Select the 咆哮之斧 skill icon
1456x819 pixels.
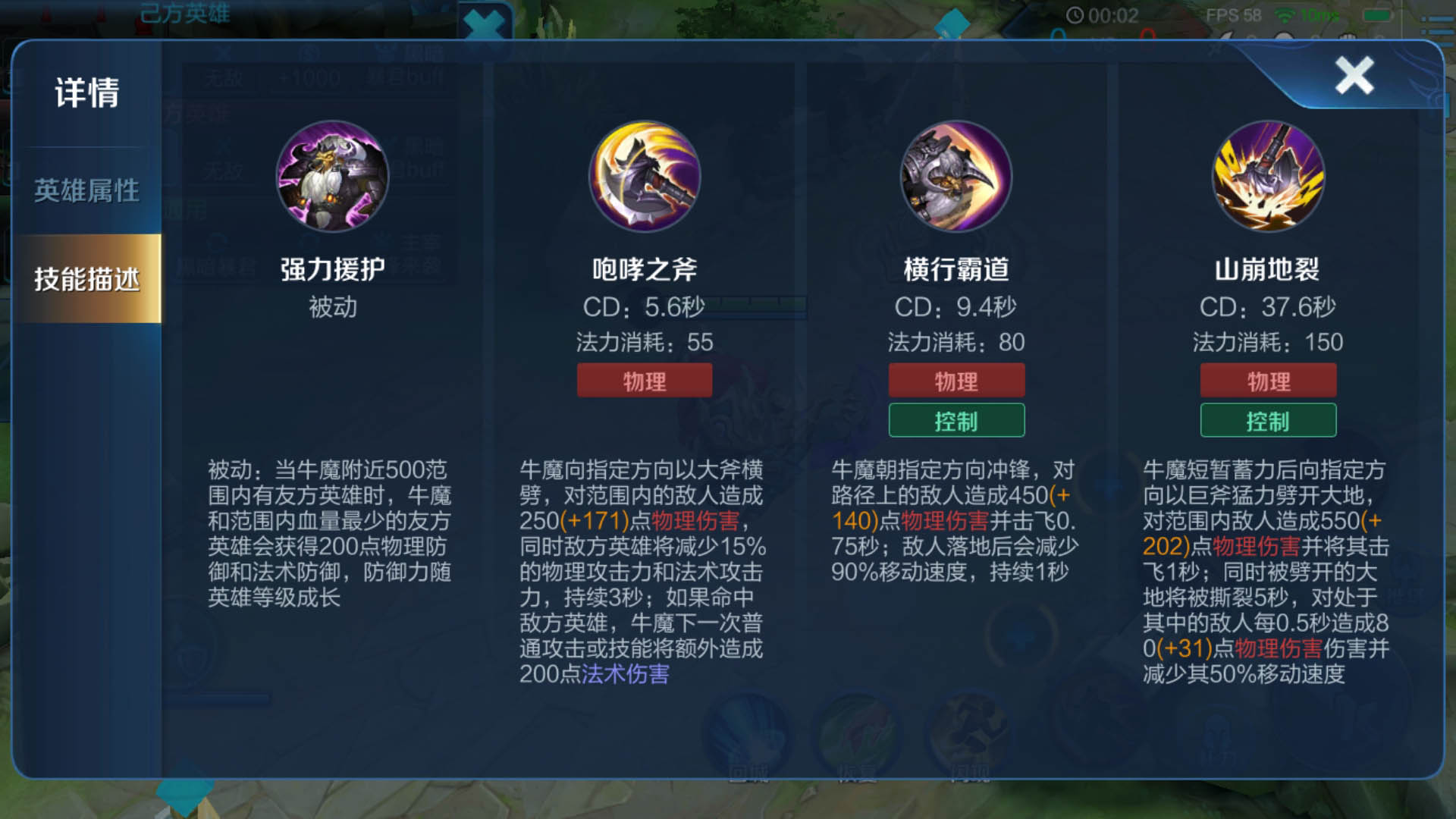point(645,177)
